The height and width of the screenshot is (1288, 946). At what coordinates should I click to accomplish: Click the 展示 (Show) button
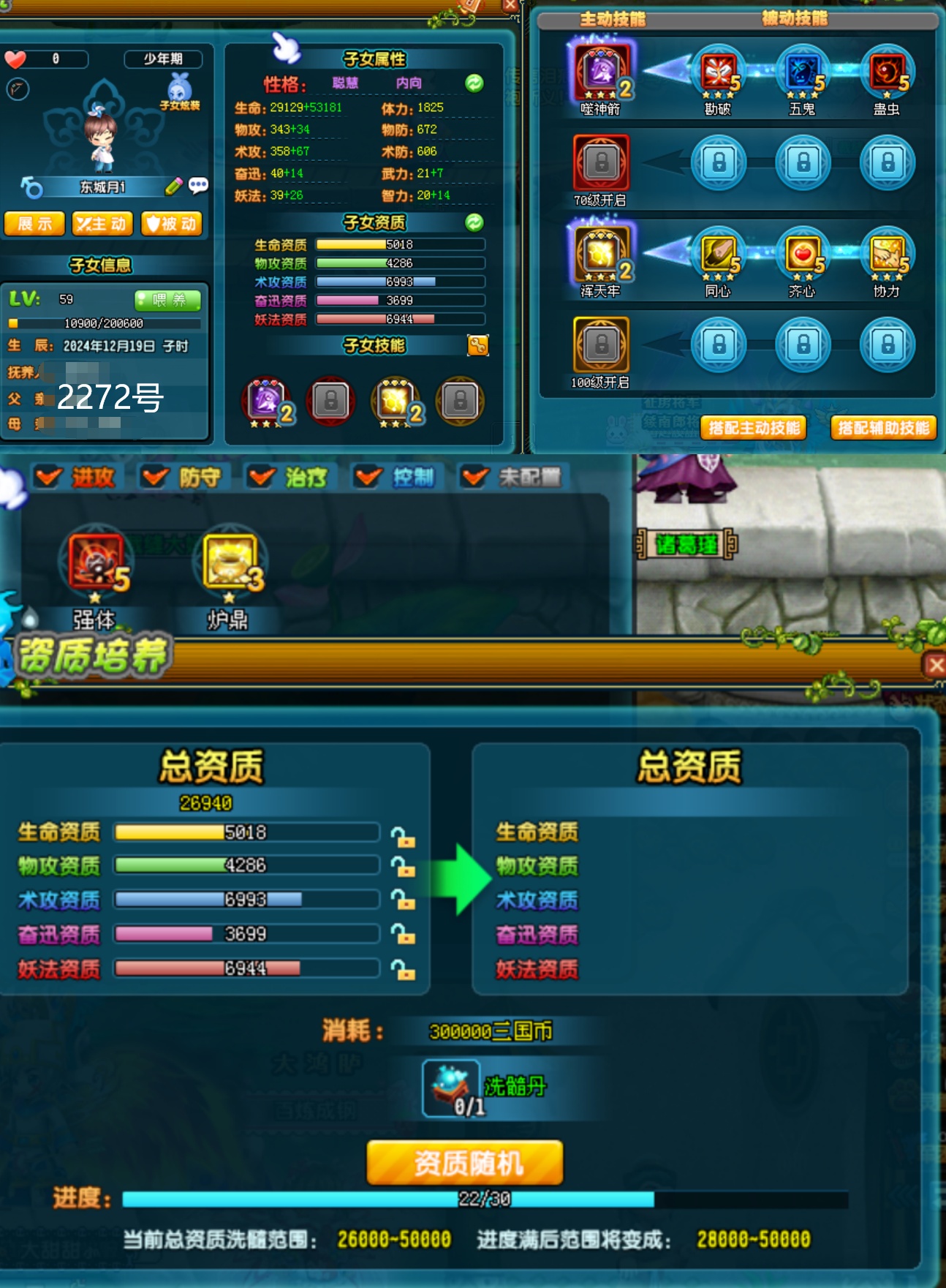(x=34, y=224)
